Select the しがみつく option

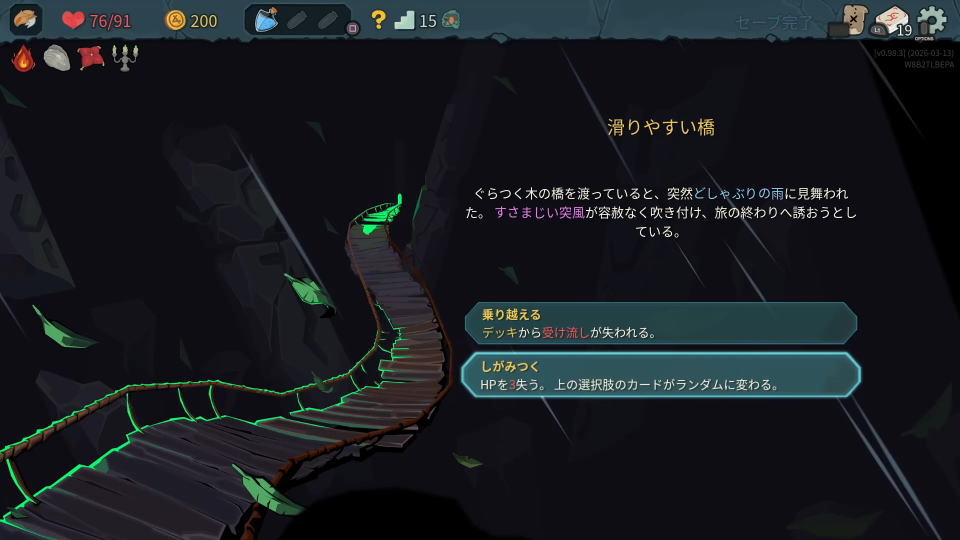tap(660, 374)
